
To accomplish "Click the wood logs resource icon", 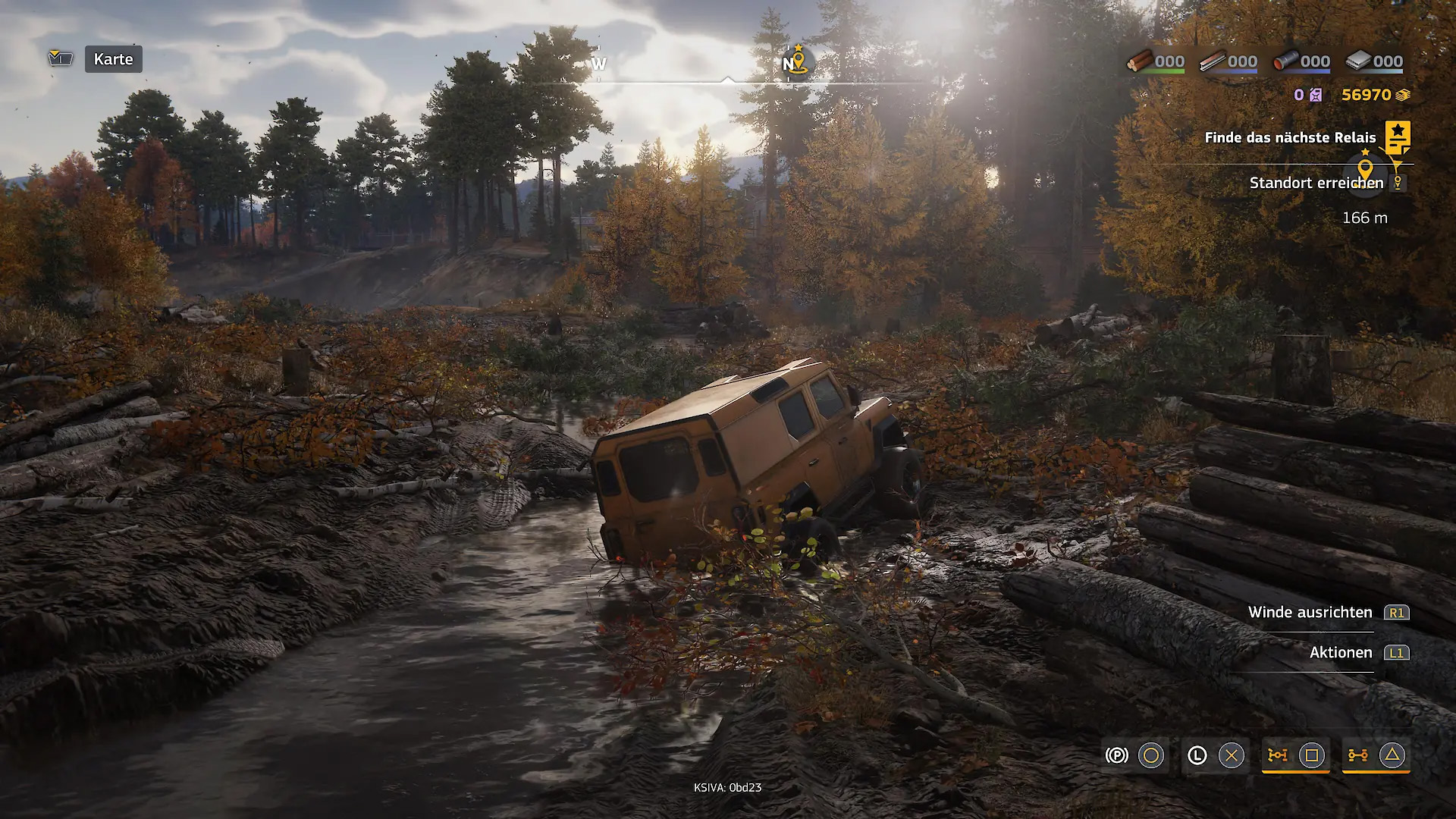I will pyautogui.click(x=1139, y=61).
